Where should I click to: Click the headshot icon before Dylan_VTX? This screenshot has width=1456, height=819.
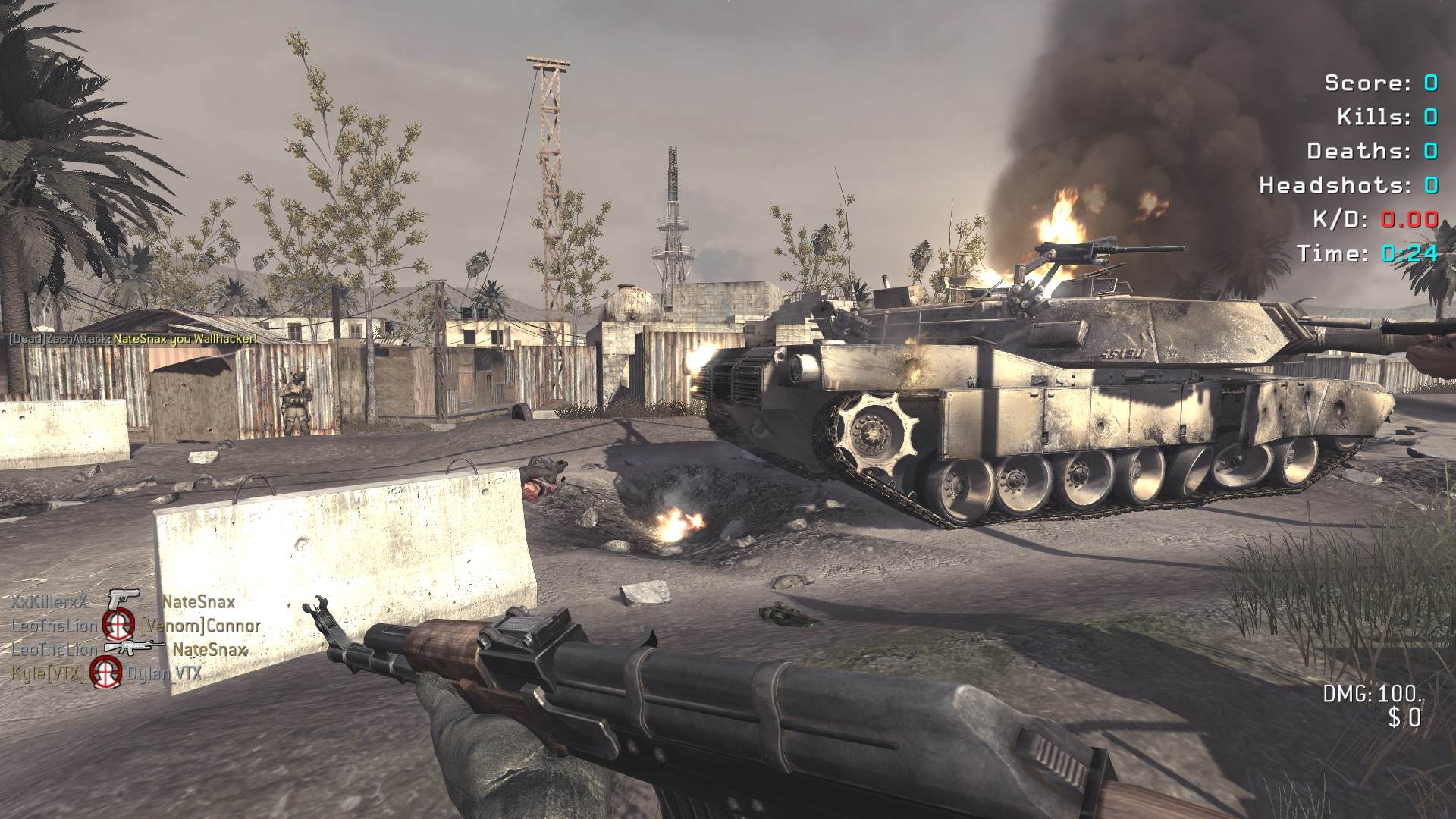click(106, 672)
